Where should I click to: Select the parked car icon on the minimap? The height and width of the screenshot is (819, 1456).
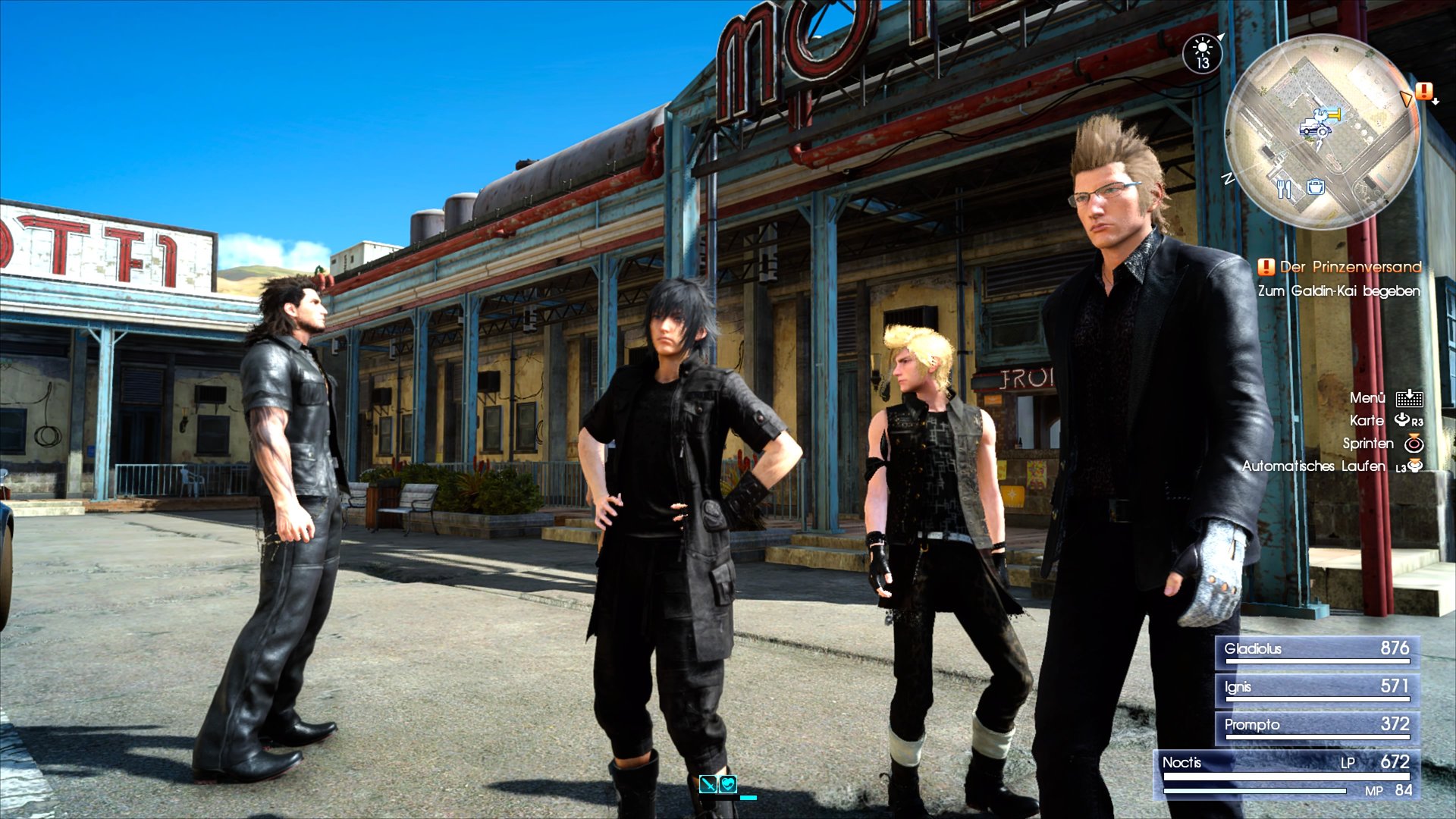[1316, 128]
